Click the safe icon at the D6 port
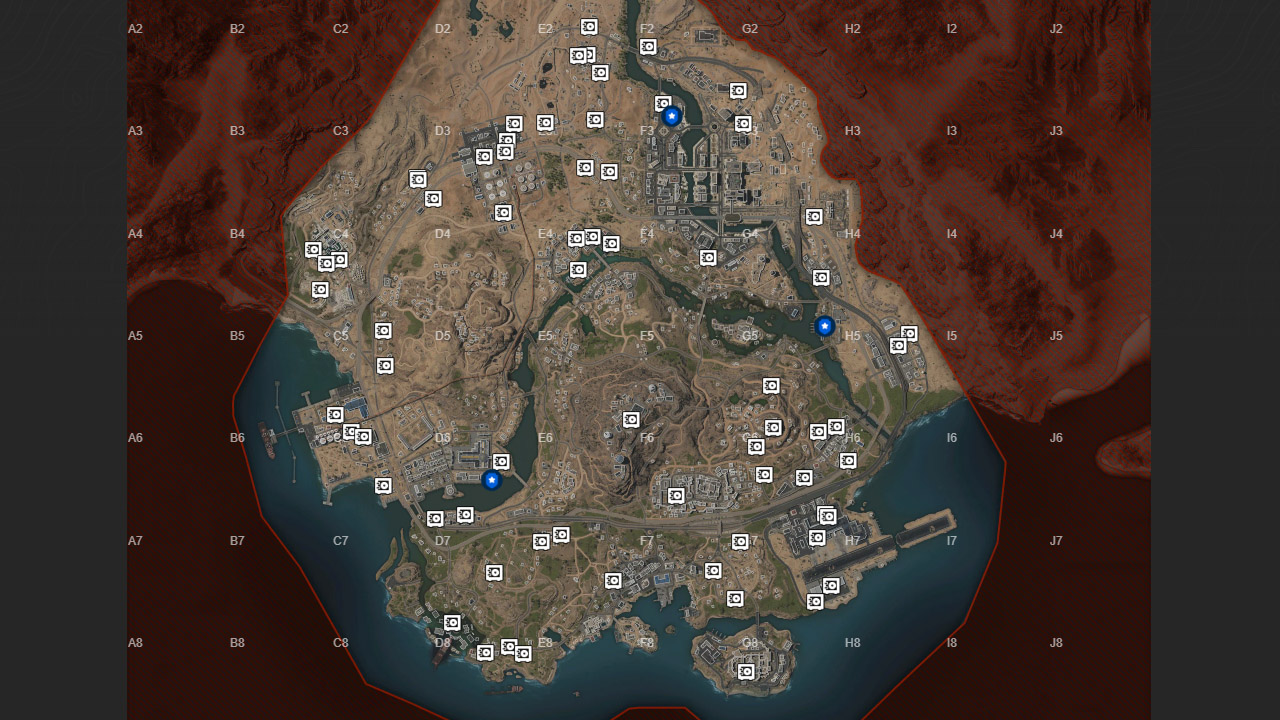1280x720 pixels. [499, 461]
